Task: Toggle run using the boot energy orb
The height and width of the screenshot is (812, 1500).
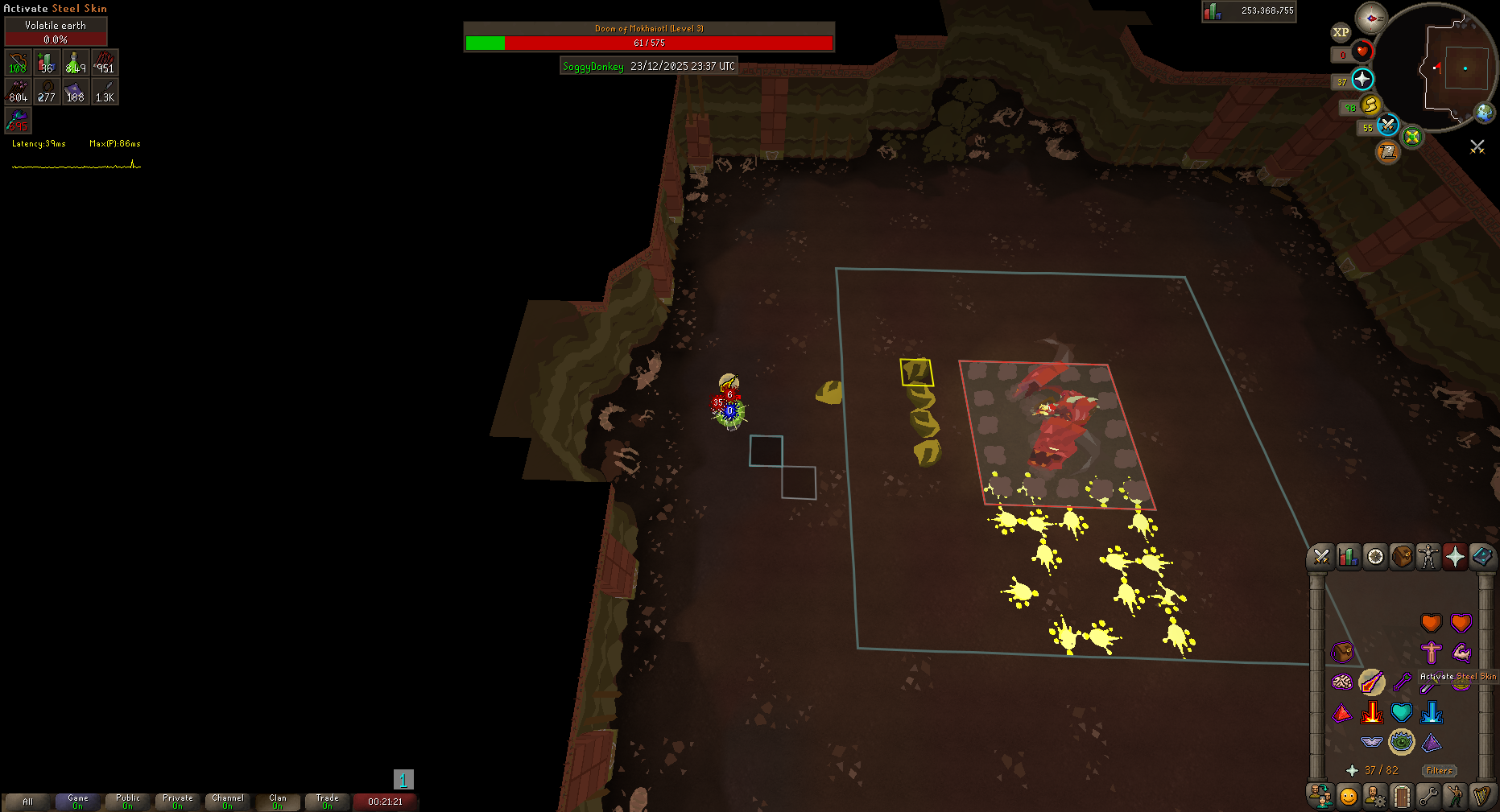Action: [x=1371, y=105]
